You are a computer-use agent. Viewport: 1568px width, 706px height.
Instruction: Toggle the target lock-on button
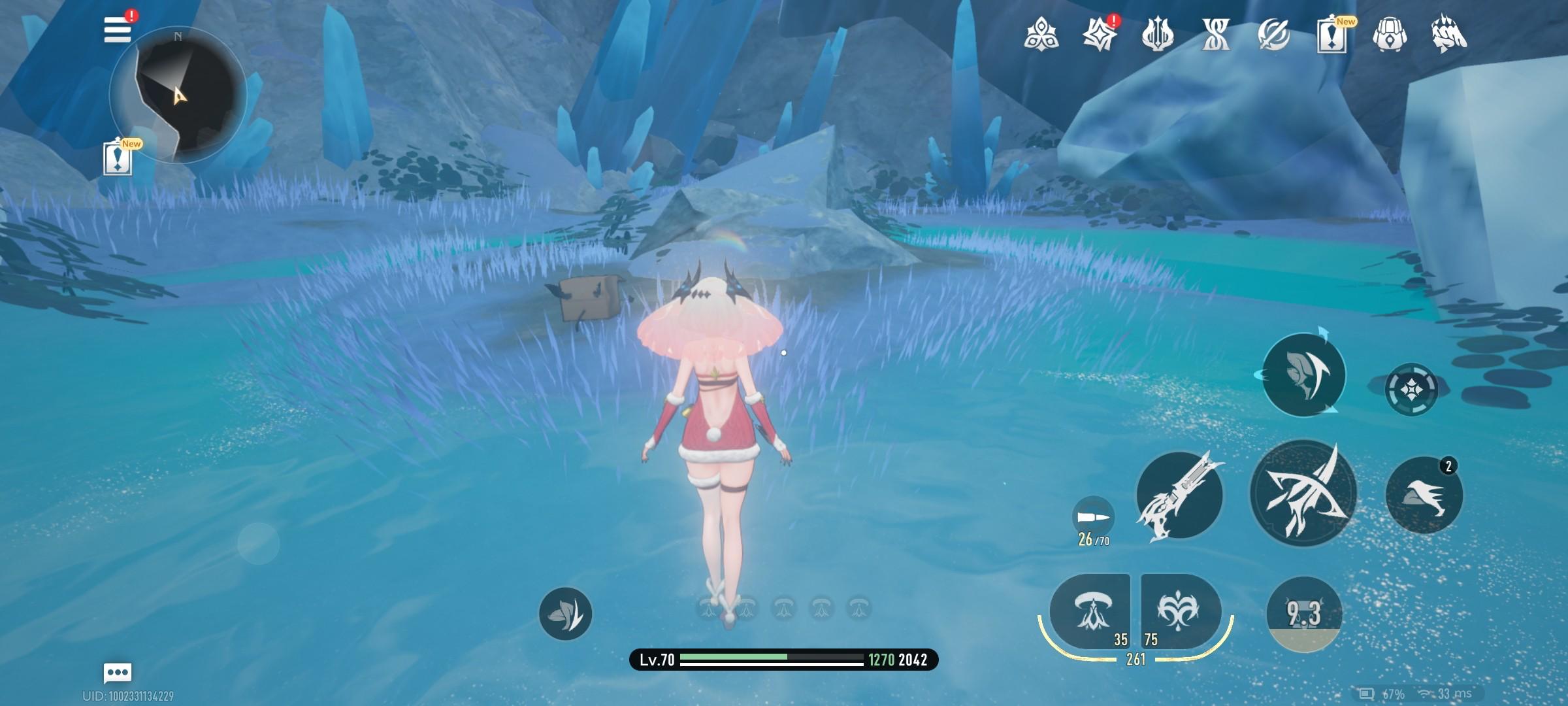click(x=1411, y=390)
